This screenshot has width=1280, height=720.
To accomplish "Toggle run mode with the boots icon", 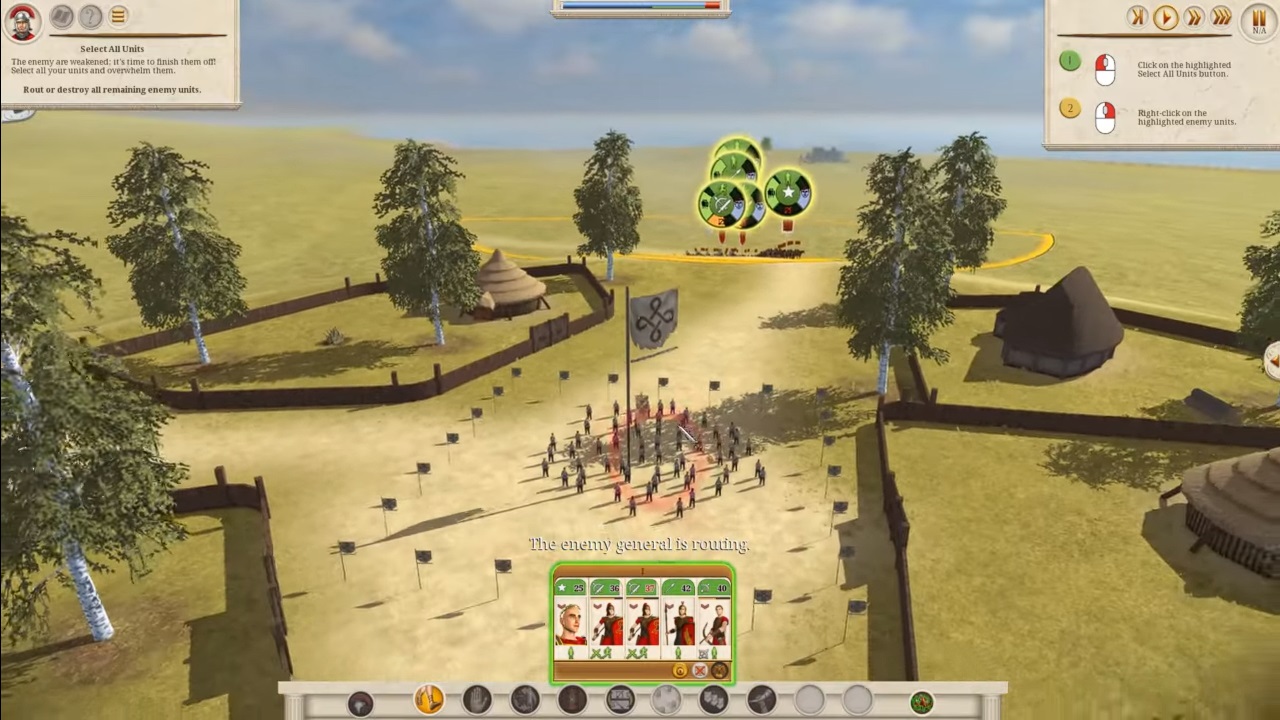I will click(x=428, y=700).
